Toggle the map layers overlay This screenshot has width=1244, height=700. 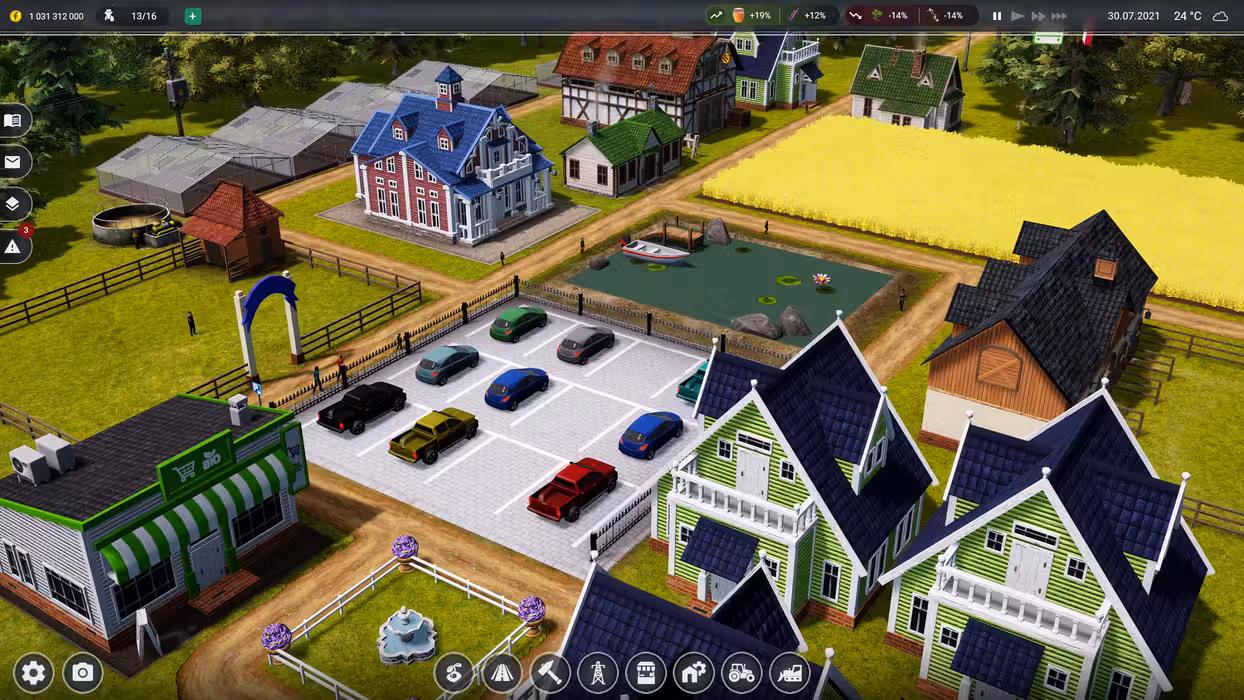point(13,204)
